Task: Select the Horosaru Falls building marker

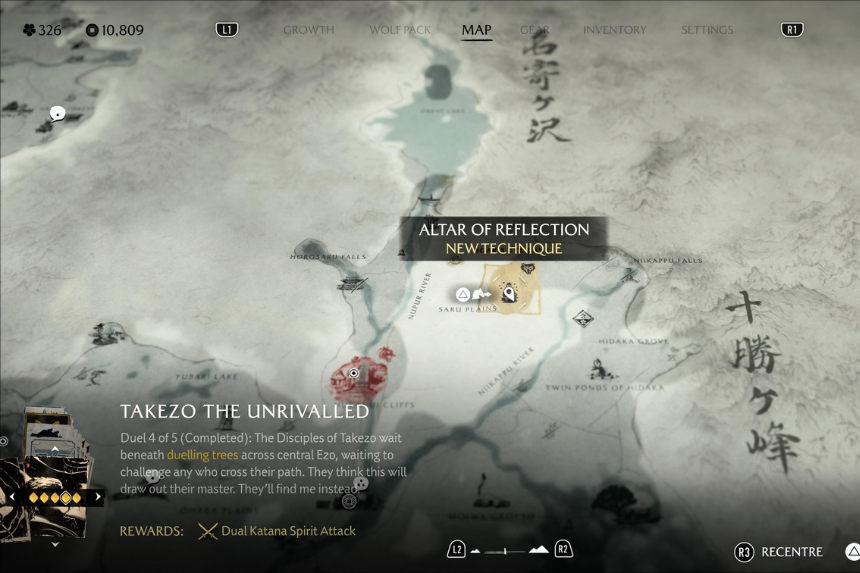Action: (x=351, y=285)
